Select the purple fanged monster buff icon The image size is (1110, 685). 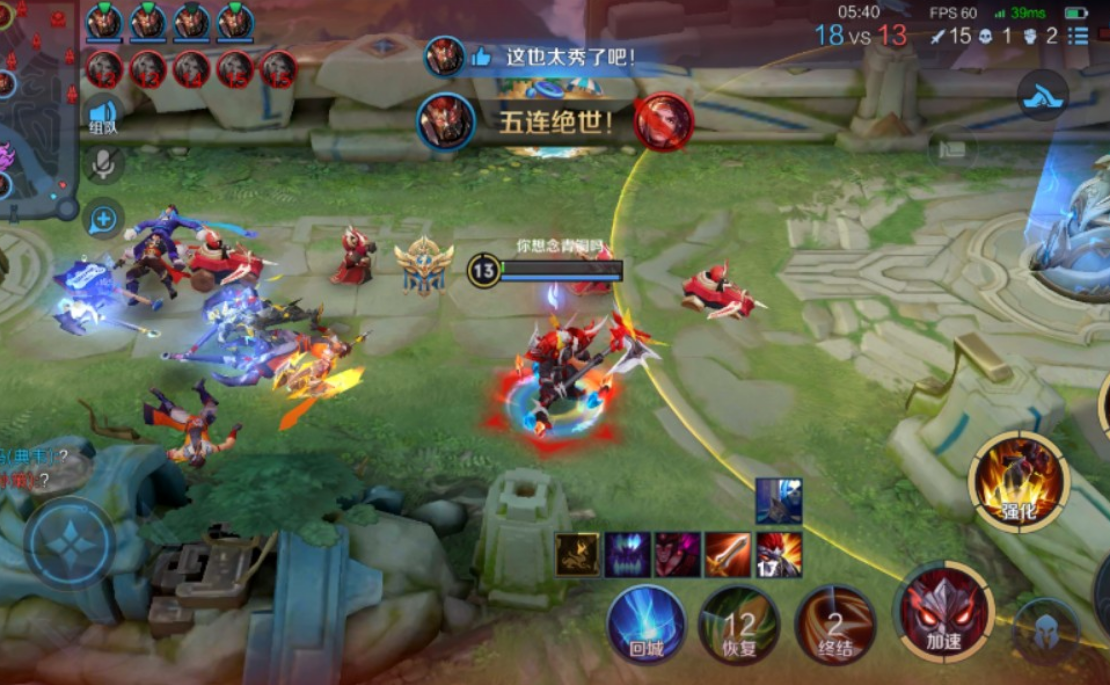[628, 553]
